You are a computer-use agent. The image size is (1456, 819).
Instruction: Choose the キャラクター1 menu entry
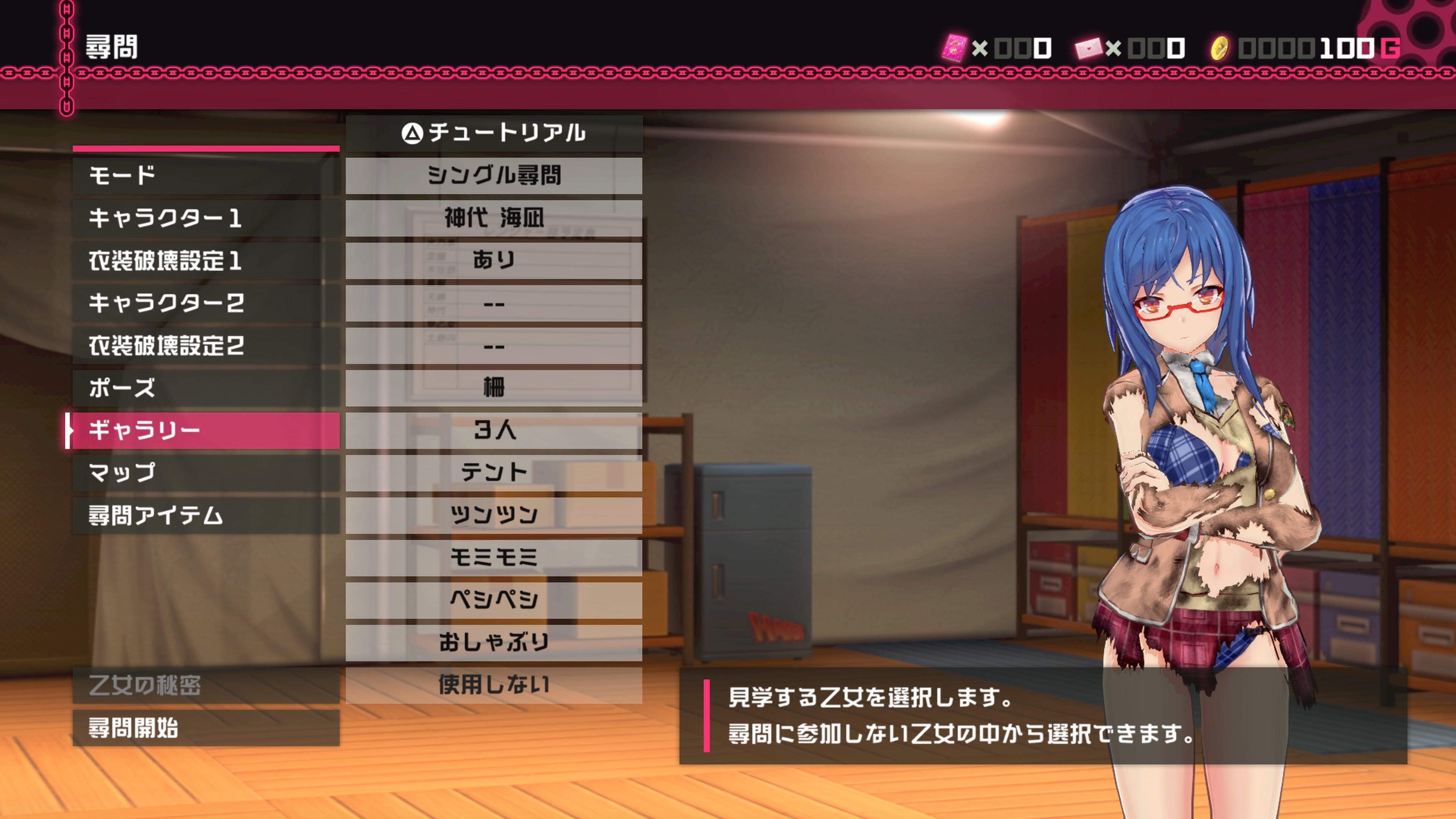(206, 218)
